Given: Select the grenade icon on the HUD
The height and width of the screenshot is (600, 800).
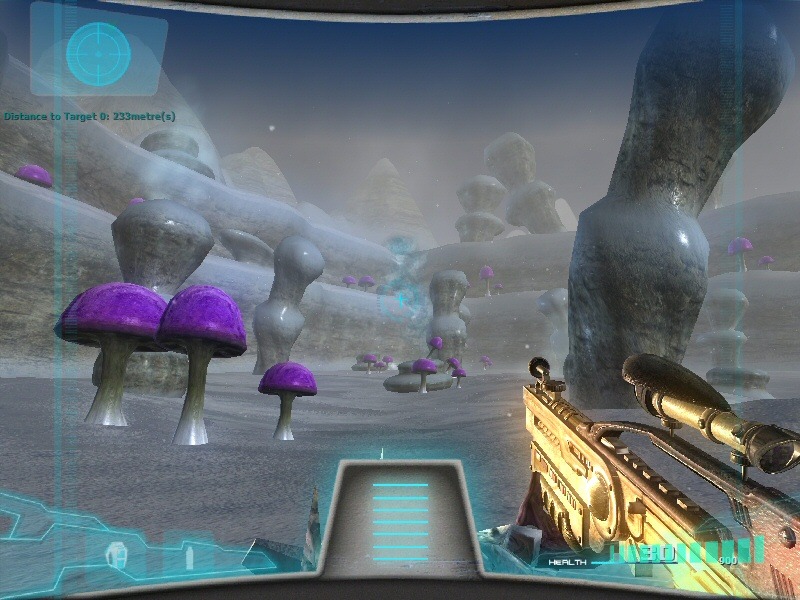Looking at the screenshot, I should pyautogui.click(x=117, y=553).
